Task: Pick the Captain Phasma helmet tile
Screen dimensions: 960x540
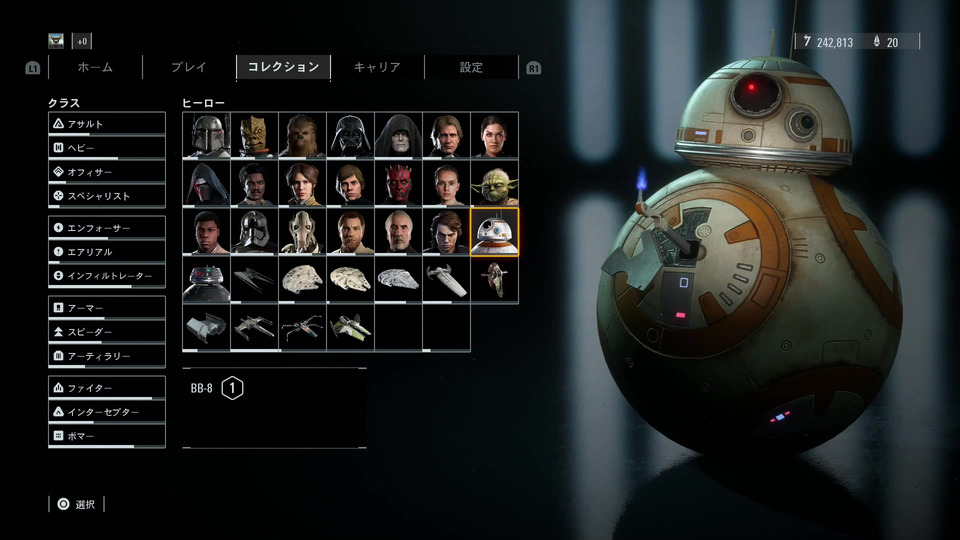Action: [x=254, y=231]
